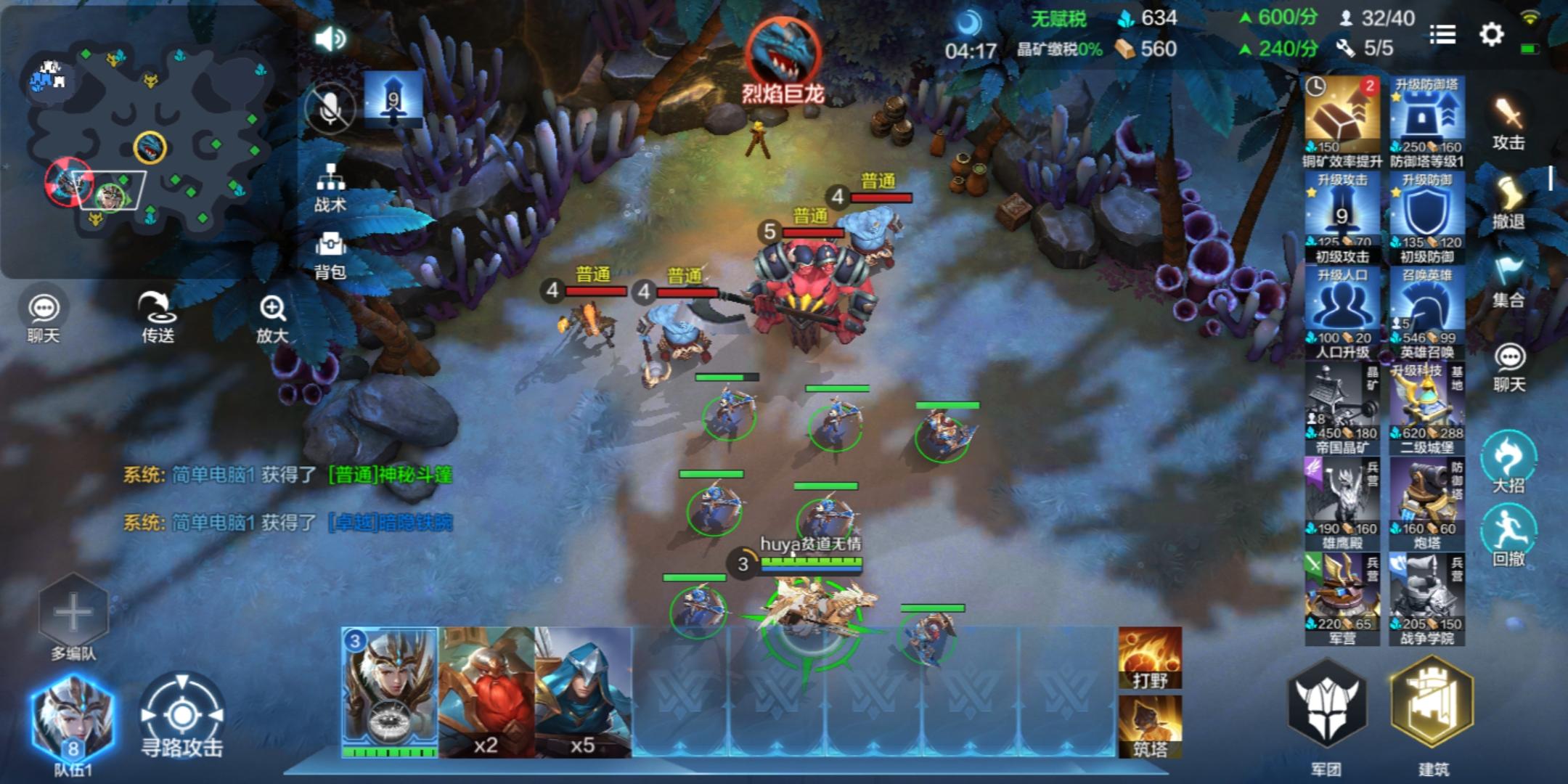Open the list menu icon
Screen dimensions: 1568x784
1442,34
